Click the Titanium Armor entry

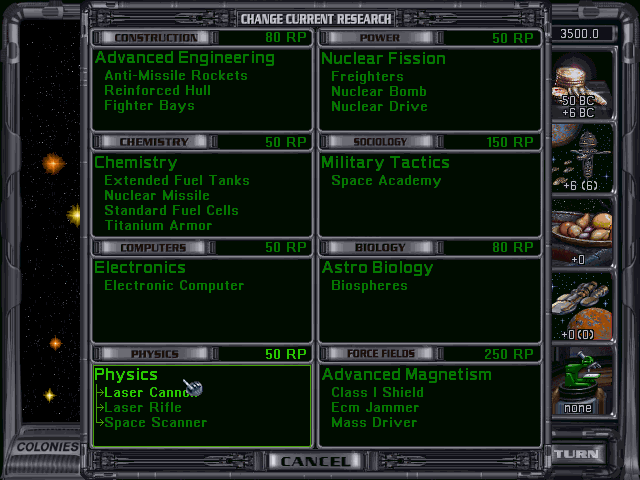[x=158, y=225]
